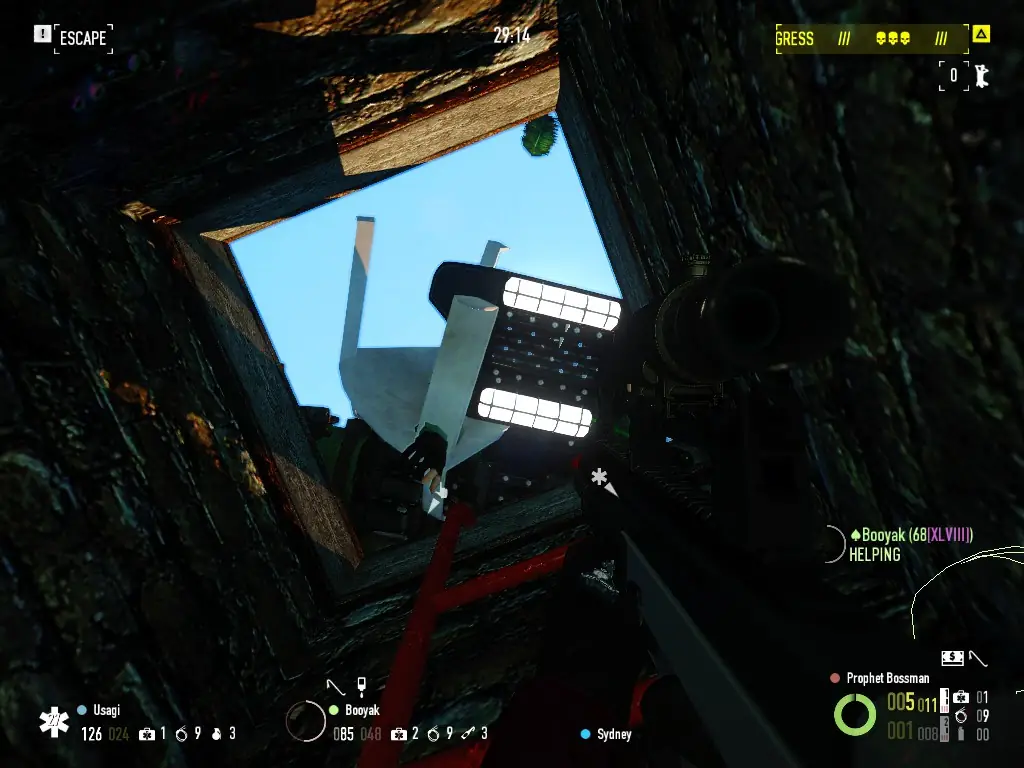Screen dimensions: 1024x768
Task: Select teammate Sydney's name label
Action: (614, 734)
